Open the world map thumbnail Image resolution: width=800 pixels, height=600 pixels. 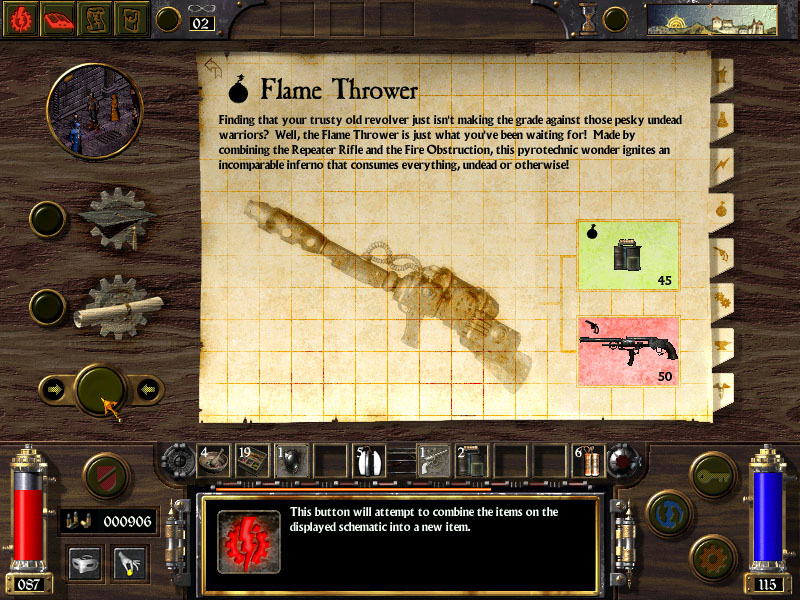pos(711,18)
